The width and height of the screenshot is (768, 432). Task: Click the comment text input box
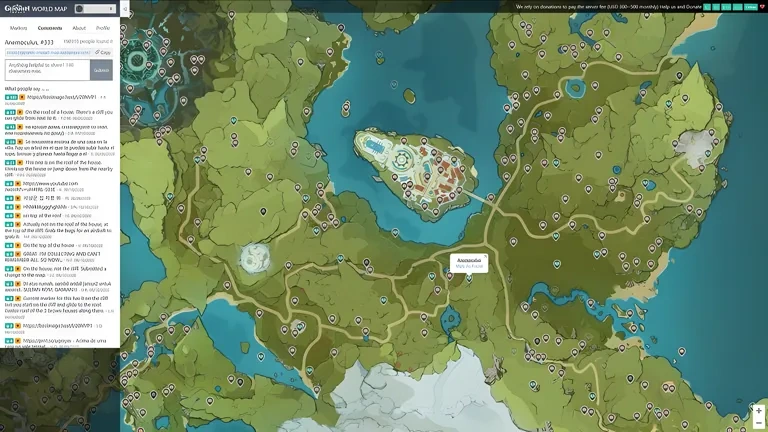(x=47, y=69)
